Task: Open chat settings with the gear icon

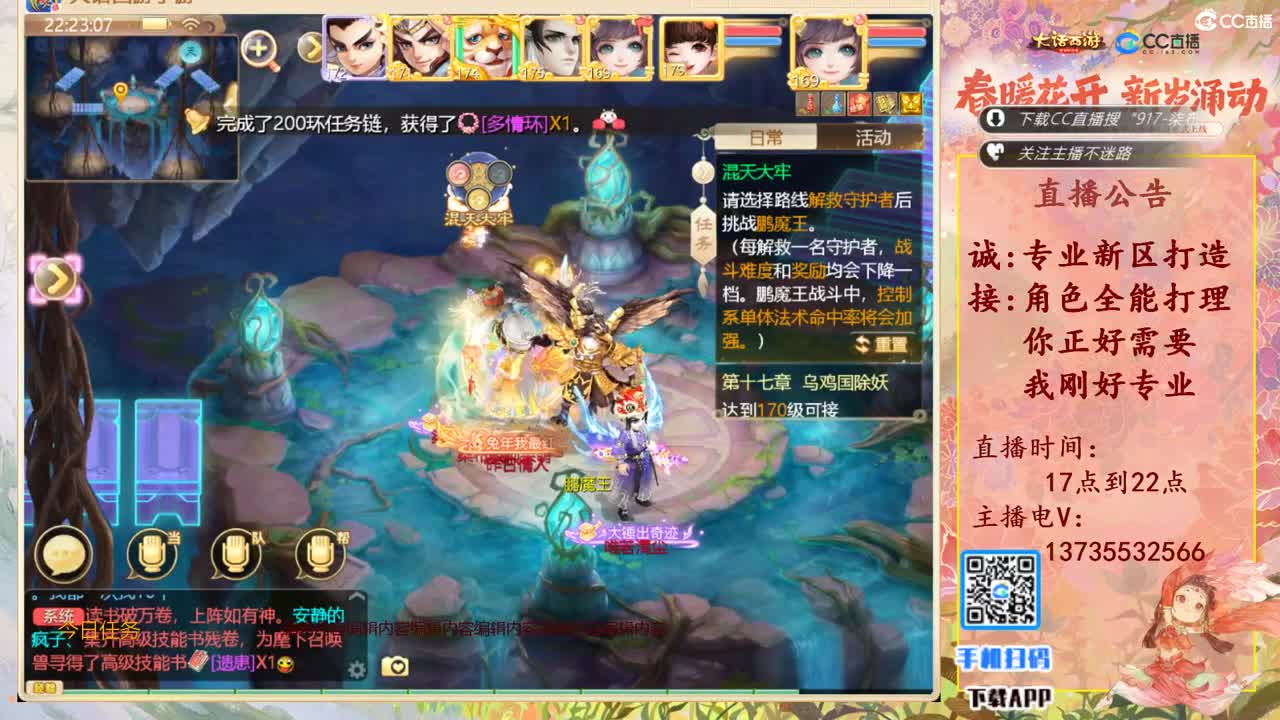Action: 357,671
